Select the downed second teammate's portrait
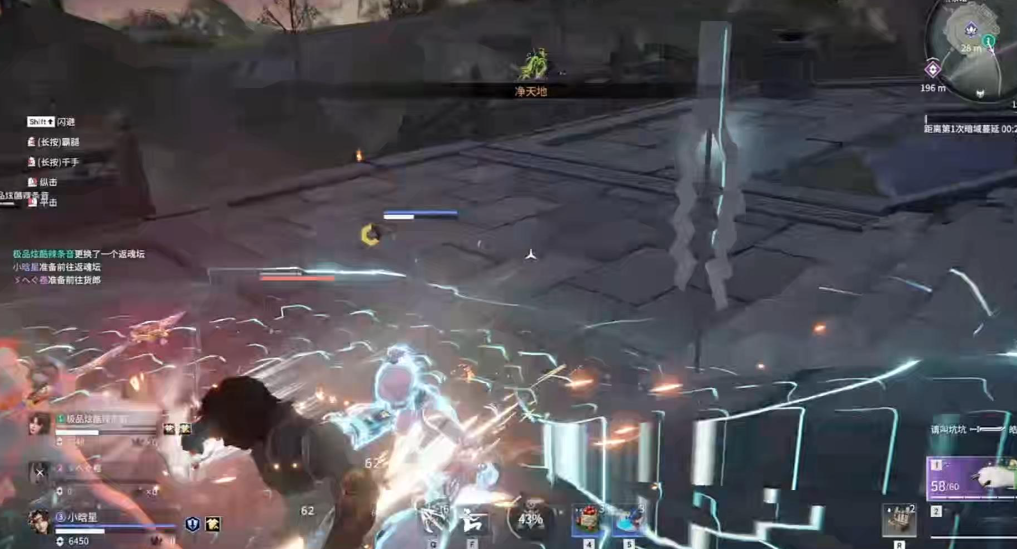Image resolution: width=1017 pixels, height=549 pixels. click(39, 472)
